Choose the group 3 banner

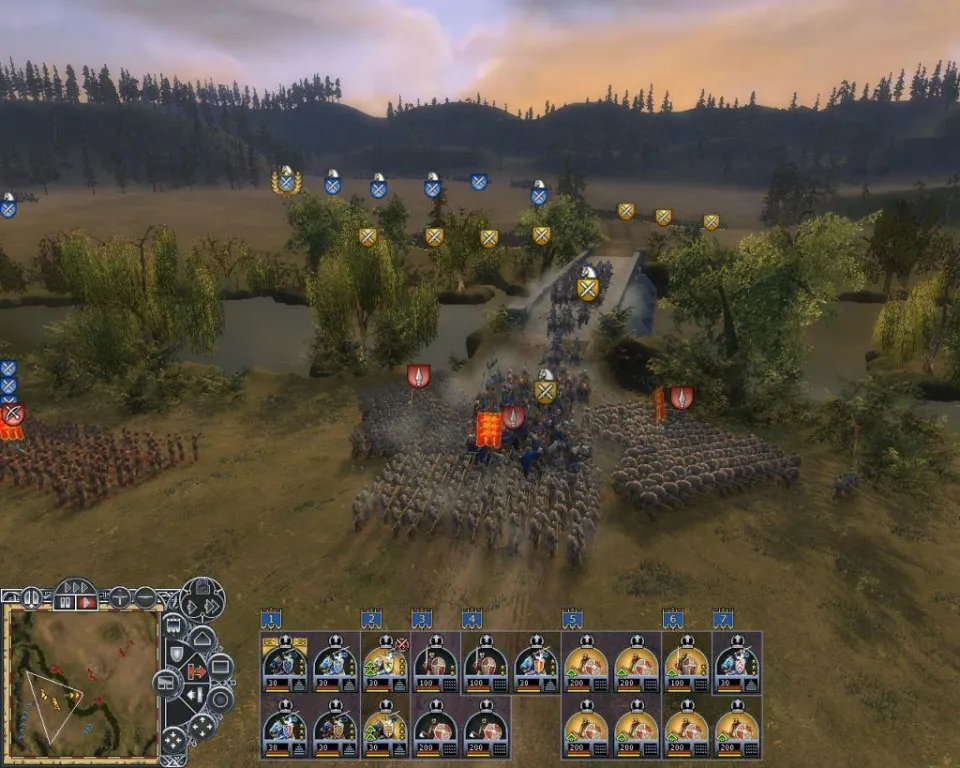pyautogui.click(x=421, y=619)
